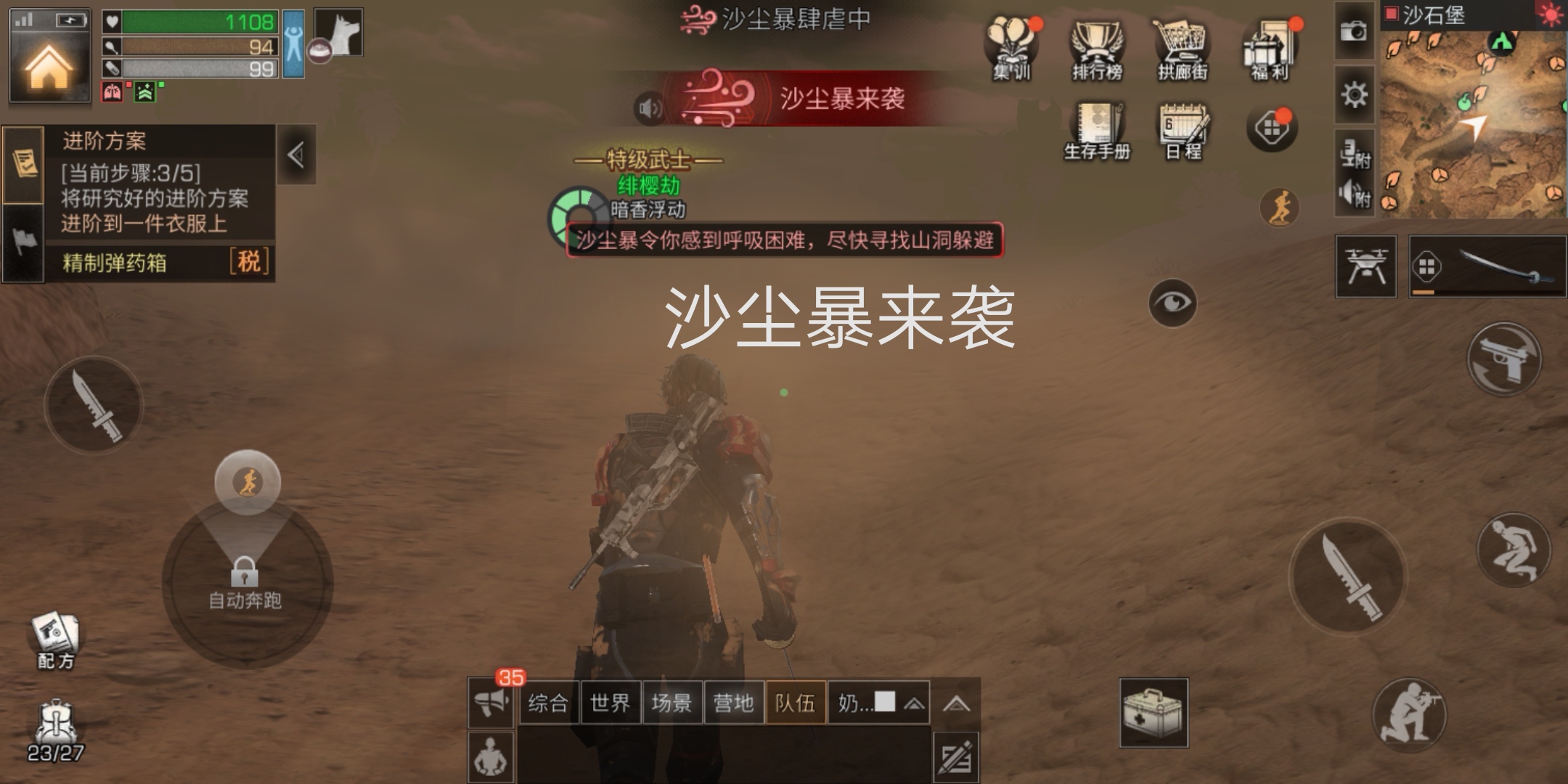Screen dimensions: 1568x784
Task: Enable 自动奔跑 auto-run lock
Action: pos(247,573)
